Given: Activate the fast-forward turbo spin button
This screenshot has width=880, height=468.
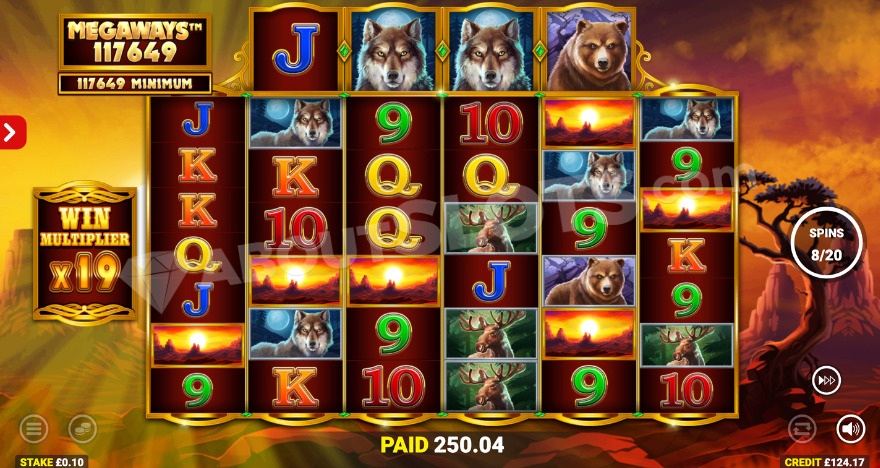Looking at the screenshot, I should [826, 380].
